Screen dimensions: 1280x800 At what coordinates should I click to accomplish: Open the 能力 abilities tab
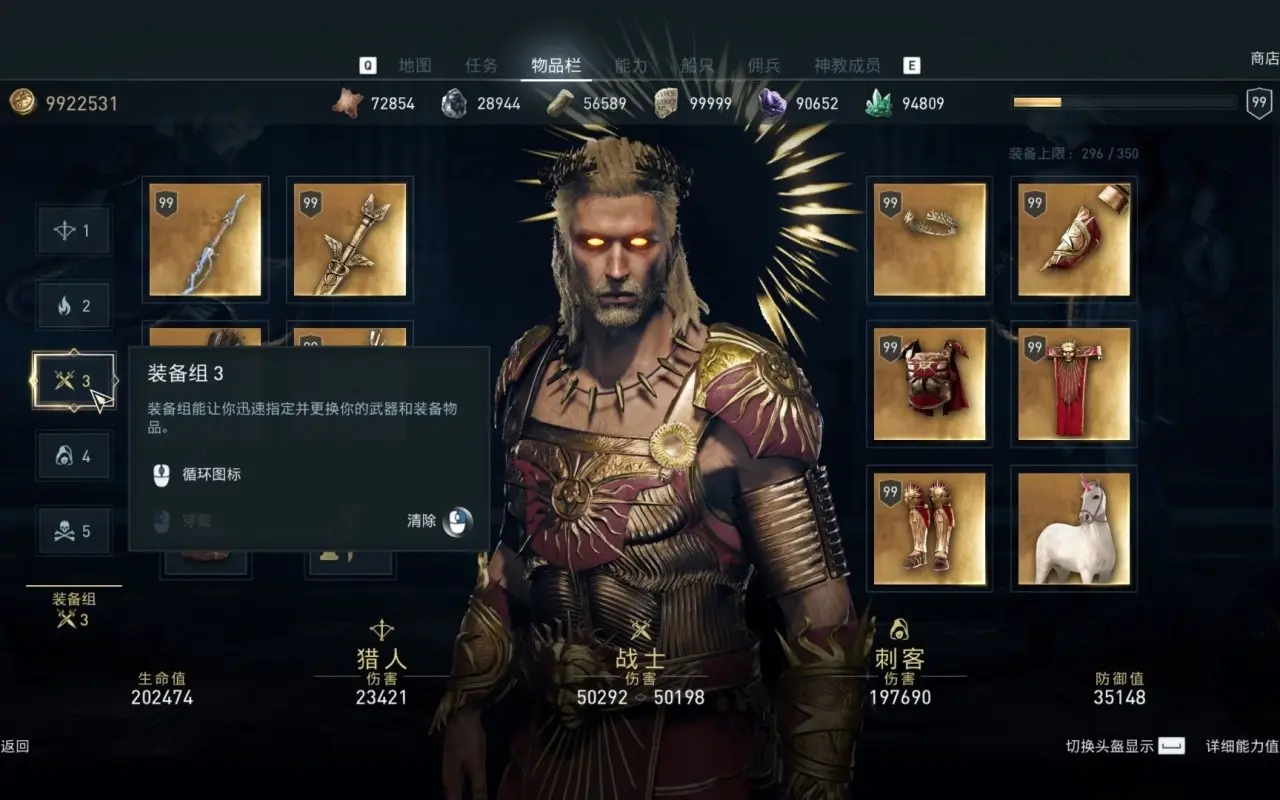pos(631,66)
